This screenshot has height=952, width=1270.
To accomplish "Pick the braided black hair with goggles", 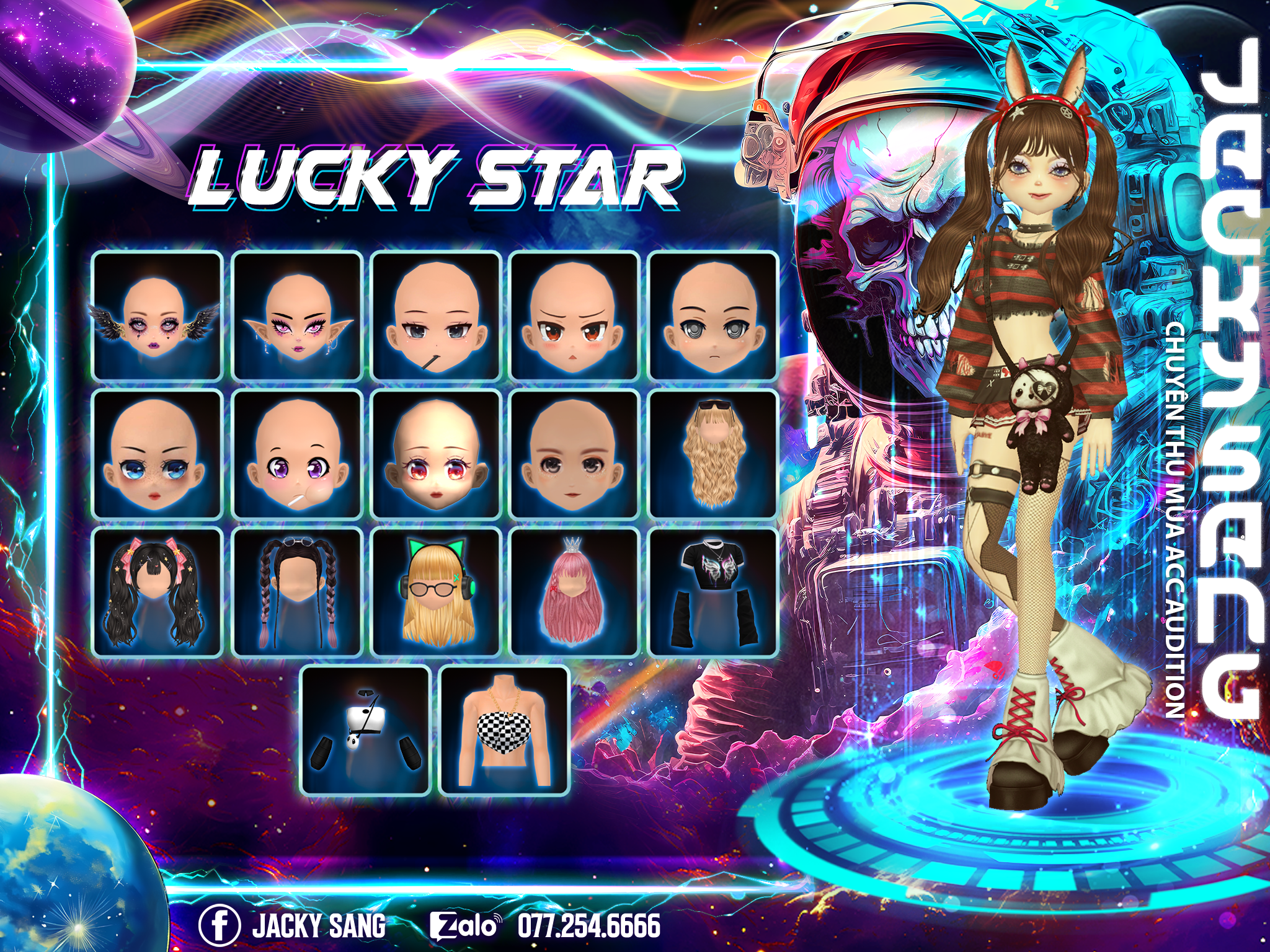I will (x=297, y=593).
